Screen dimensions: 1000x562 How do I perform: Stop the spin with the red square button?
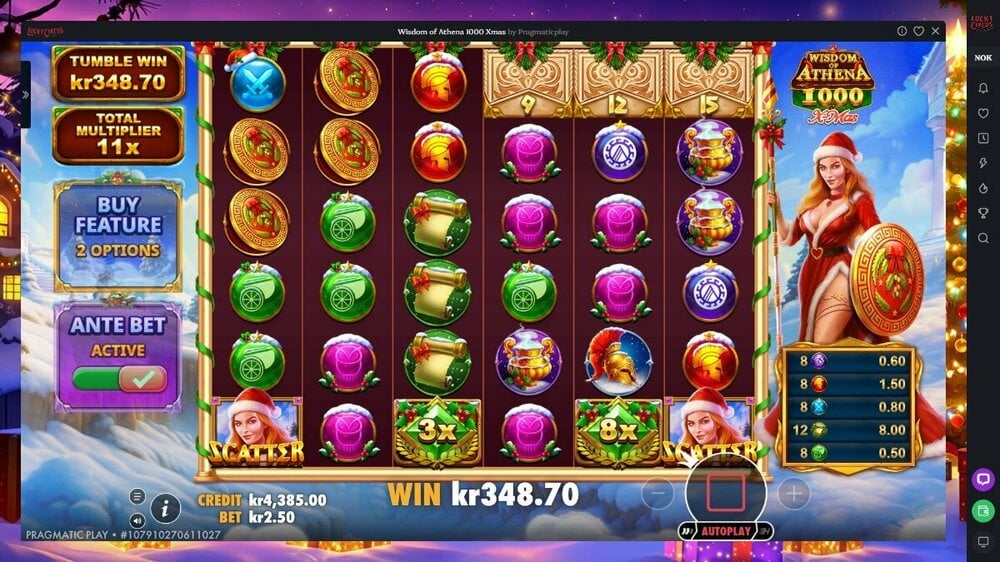coord(725,492)
